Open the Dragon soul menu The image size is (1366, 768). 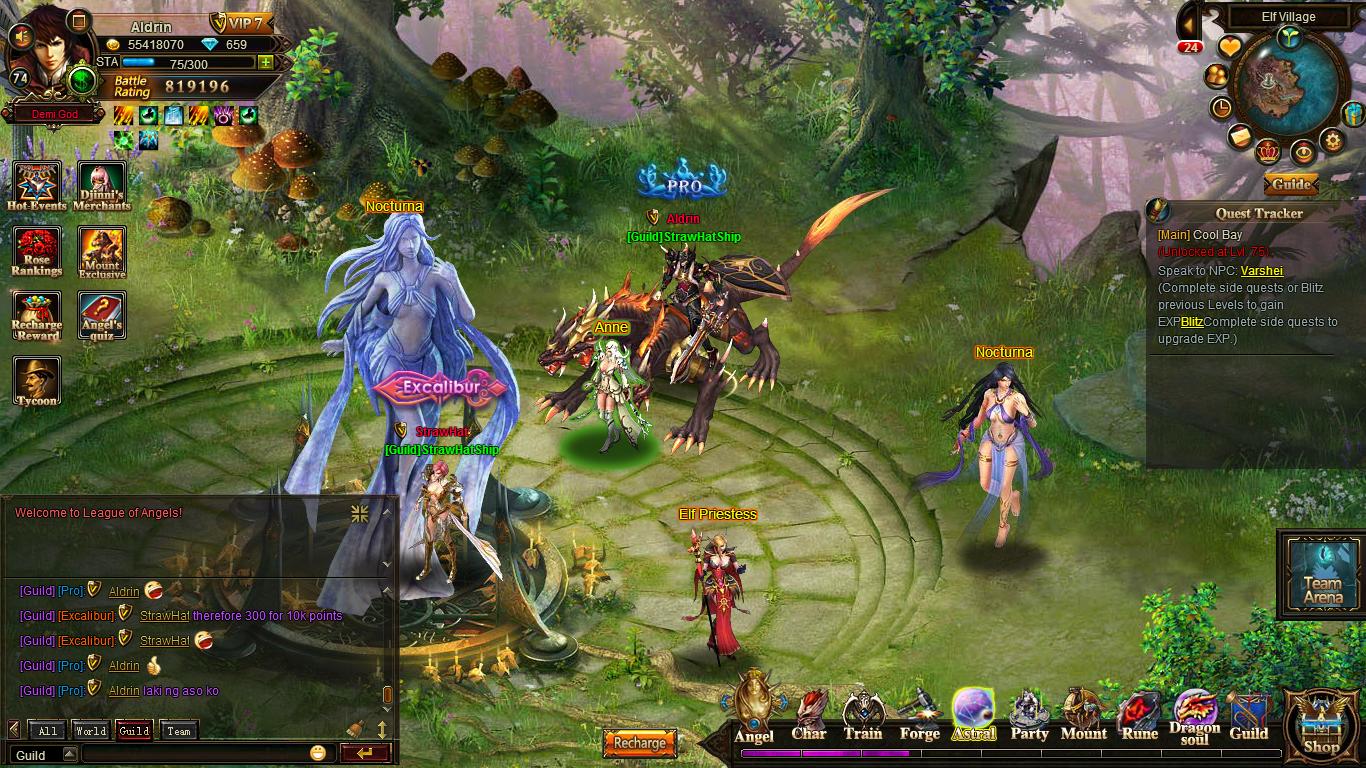[1195, 717]
